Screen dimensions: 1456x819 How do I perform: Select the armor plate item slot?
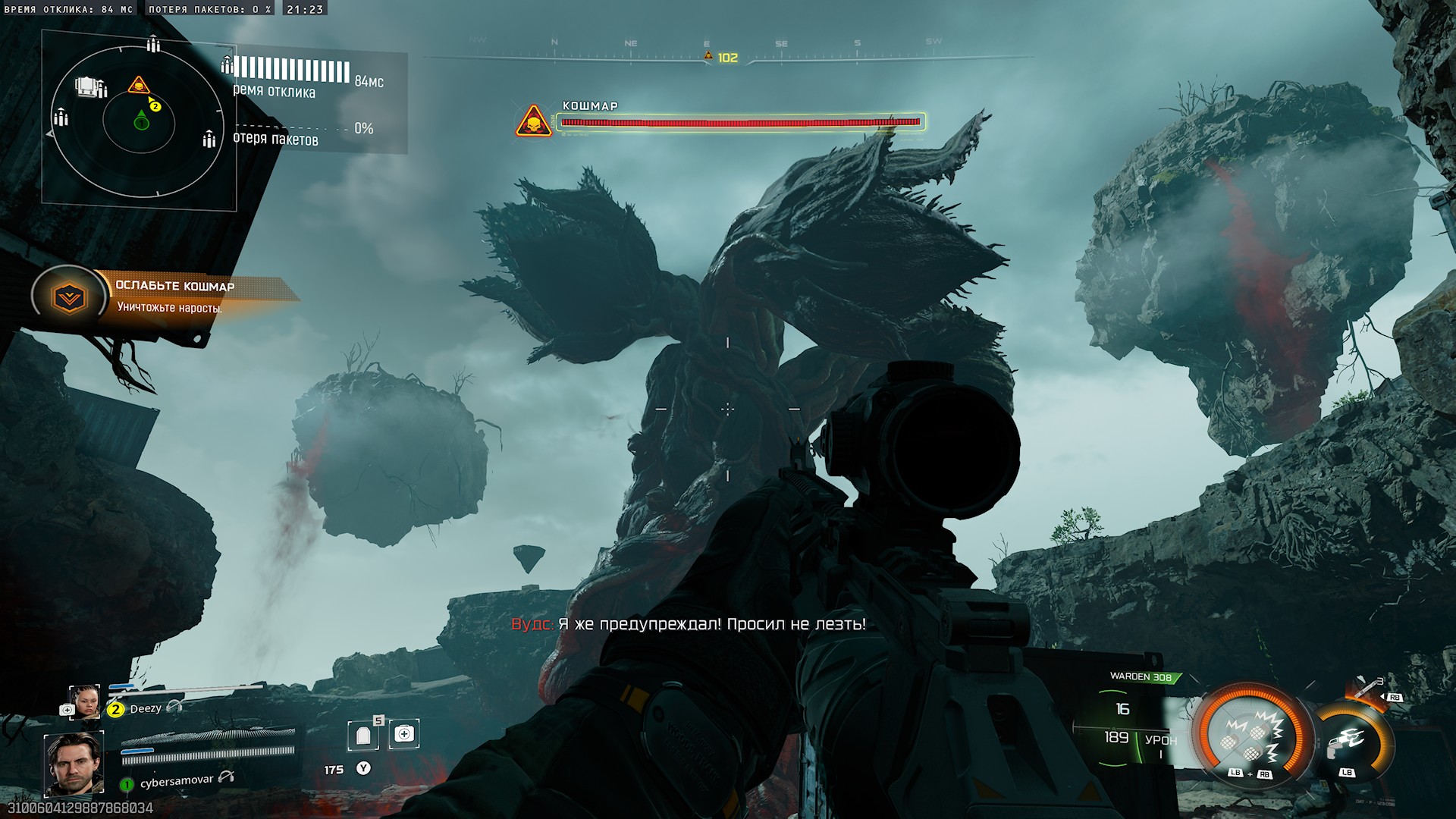pos(363,735)
